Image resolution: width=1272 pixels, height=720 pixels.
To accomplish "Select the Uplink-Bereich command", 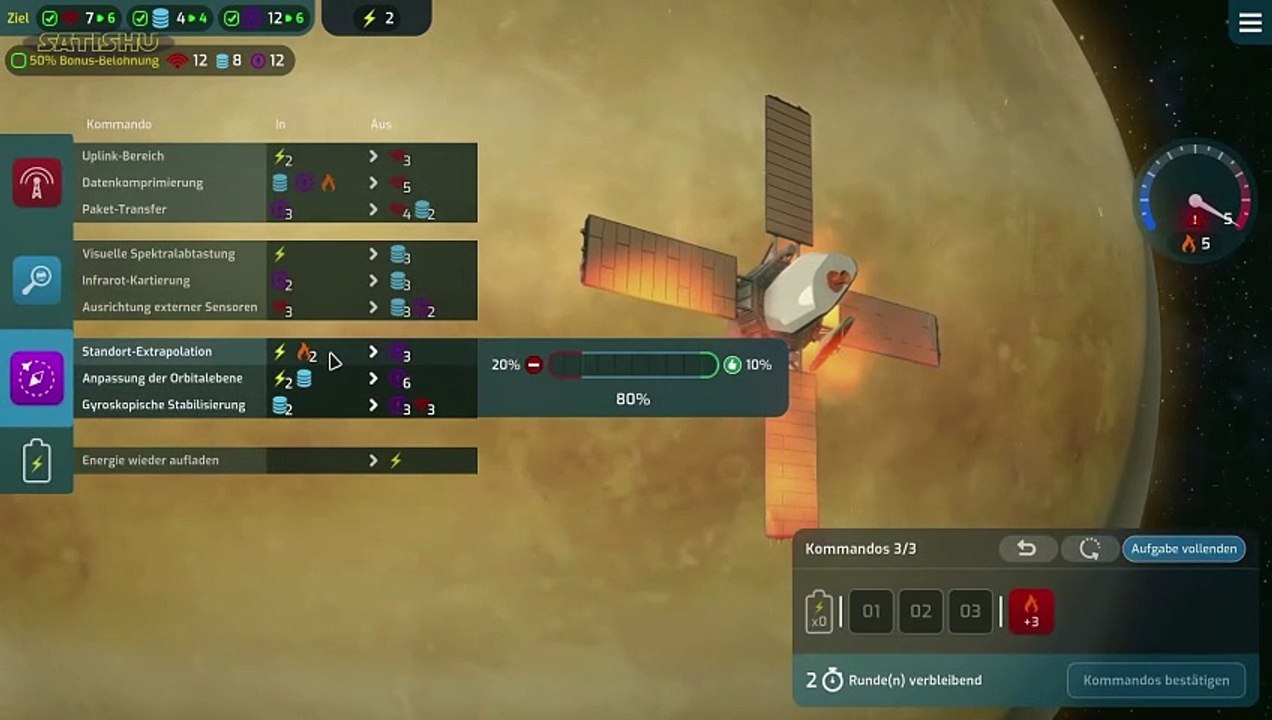I will (123, 156).
